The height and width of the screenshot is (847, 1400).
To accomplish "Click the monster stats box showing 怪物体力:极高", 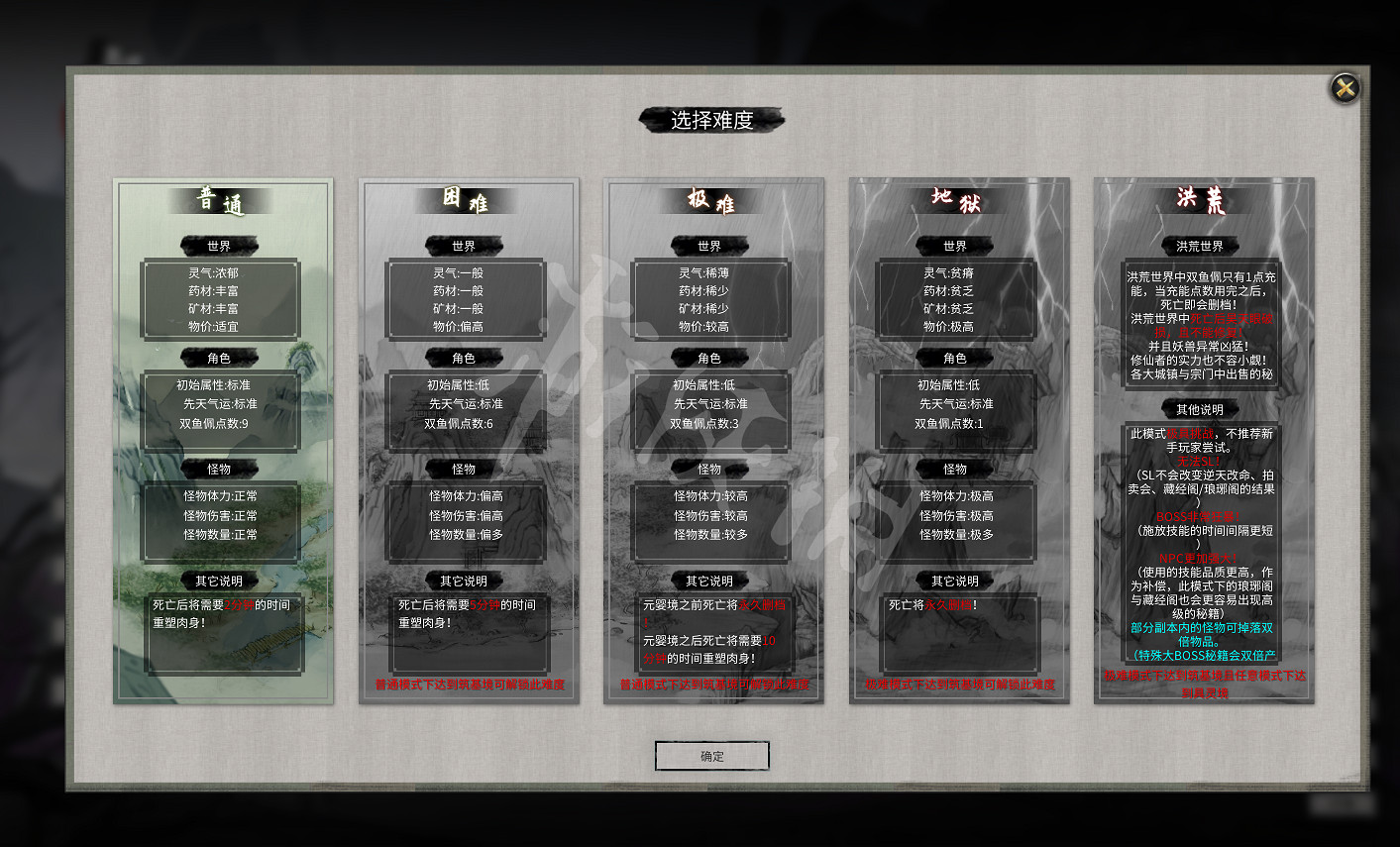I will 956,522.
